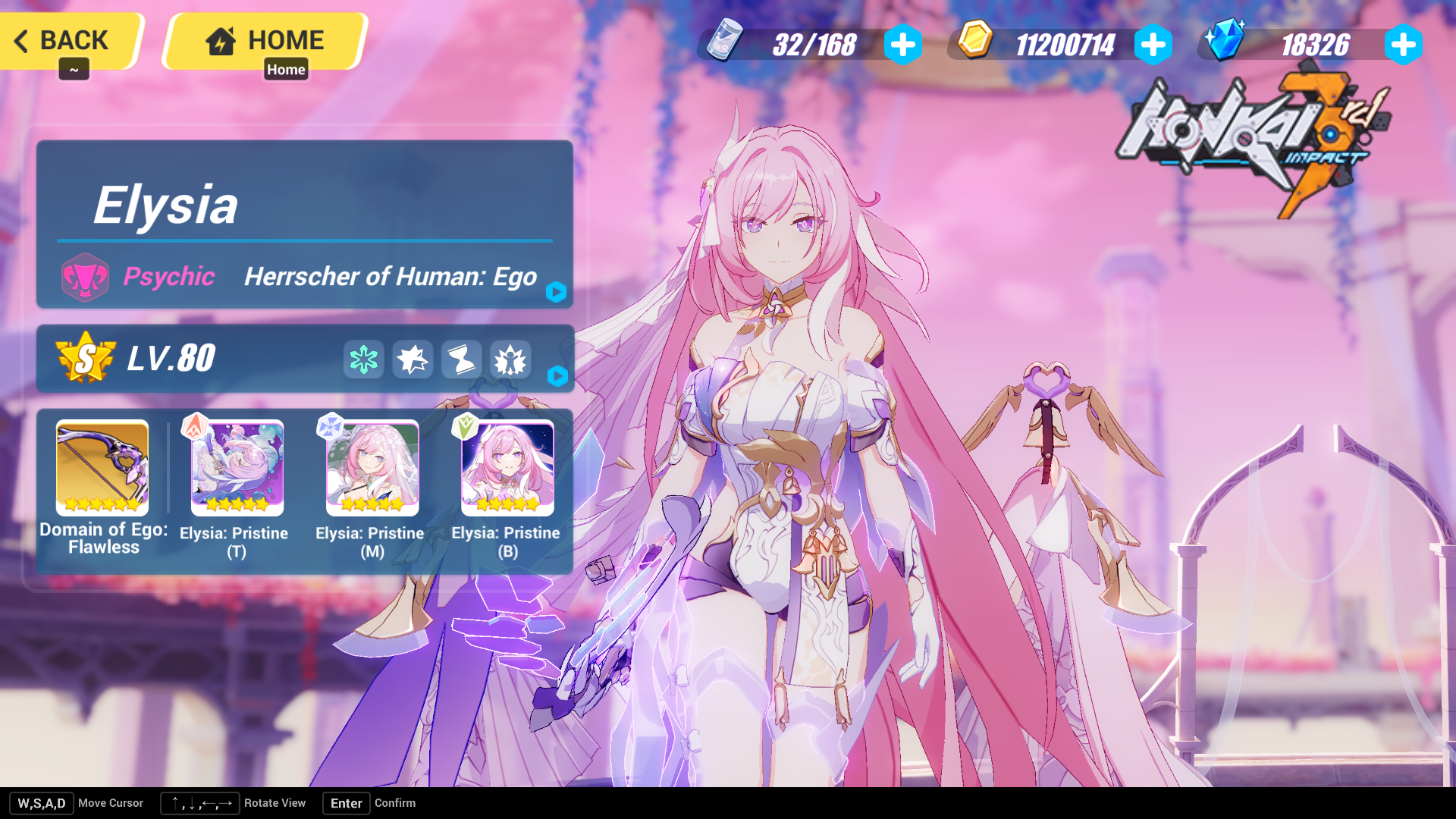Viewport: 1456px width, 819px height.
Task: Open the Stamina refill with the plus icon
Action: (902, 45)
